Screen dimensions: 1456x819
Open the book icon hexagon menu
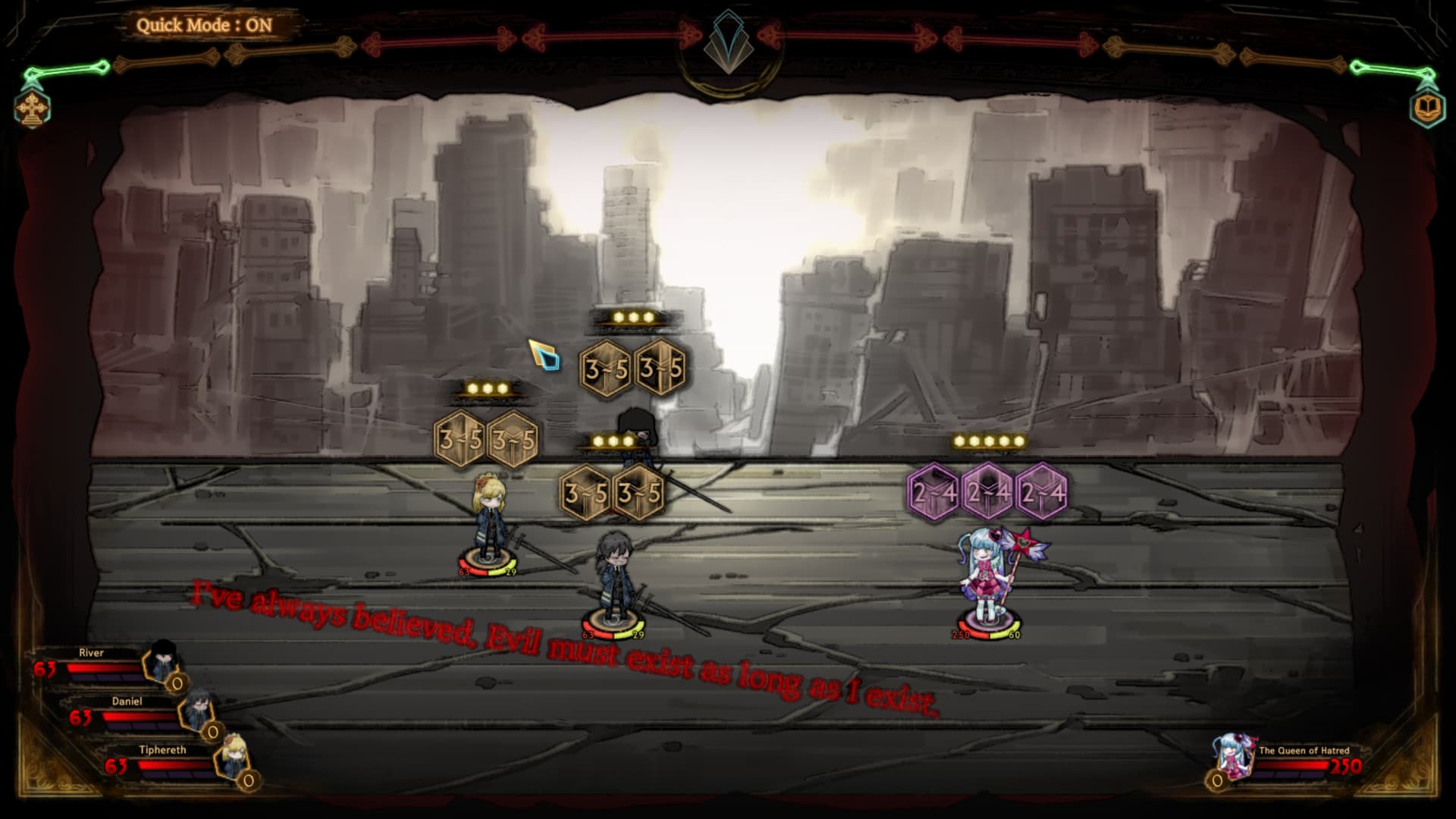pos(1427,108)
